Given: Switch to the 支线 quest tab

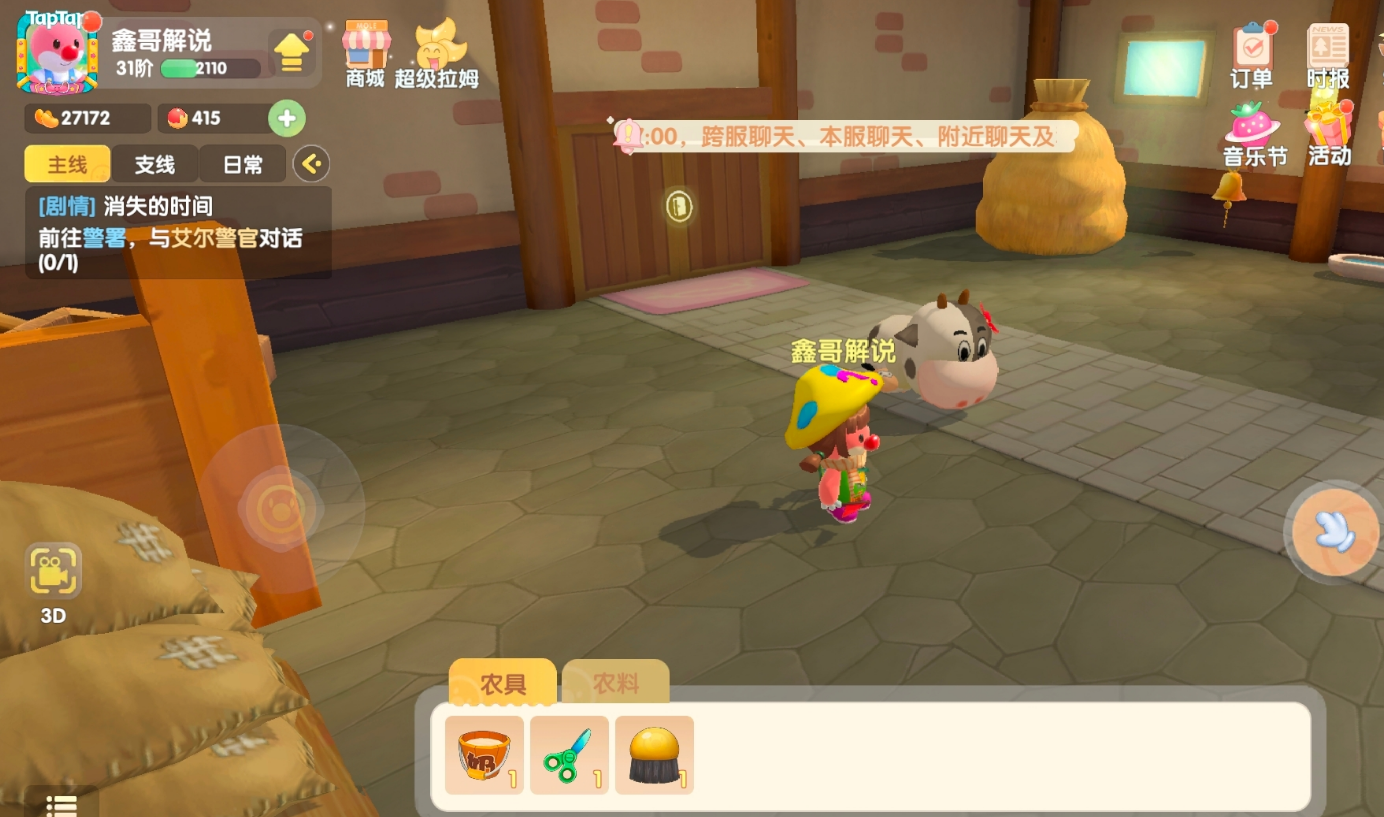Looking at the screenshot, I should pos(155,164).
